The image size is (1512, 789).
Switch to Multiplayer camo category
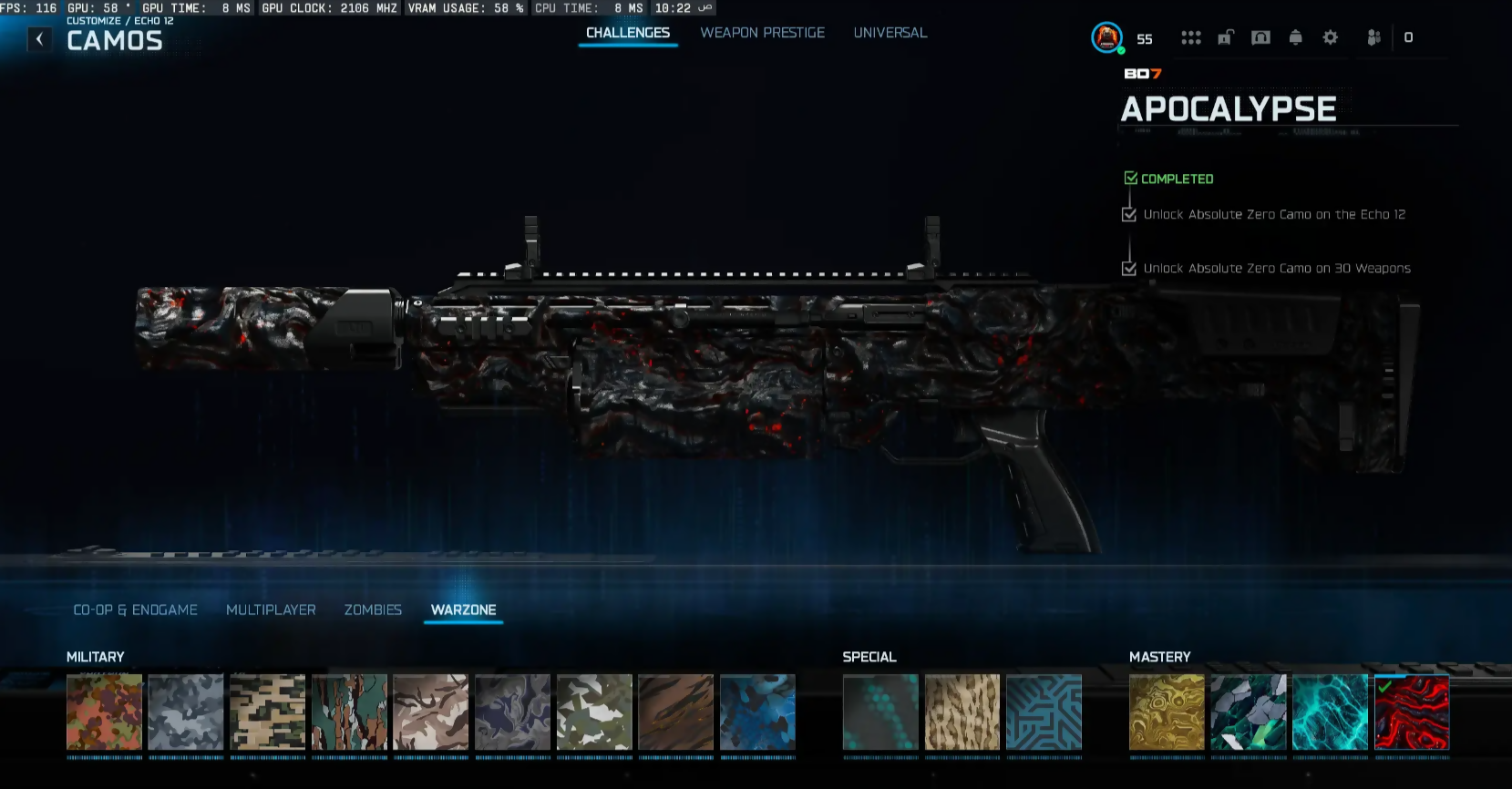tap(271, 610)
